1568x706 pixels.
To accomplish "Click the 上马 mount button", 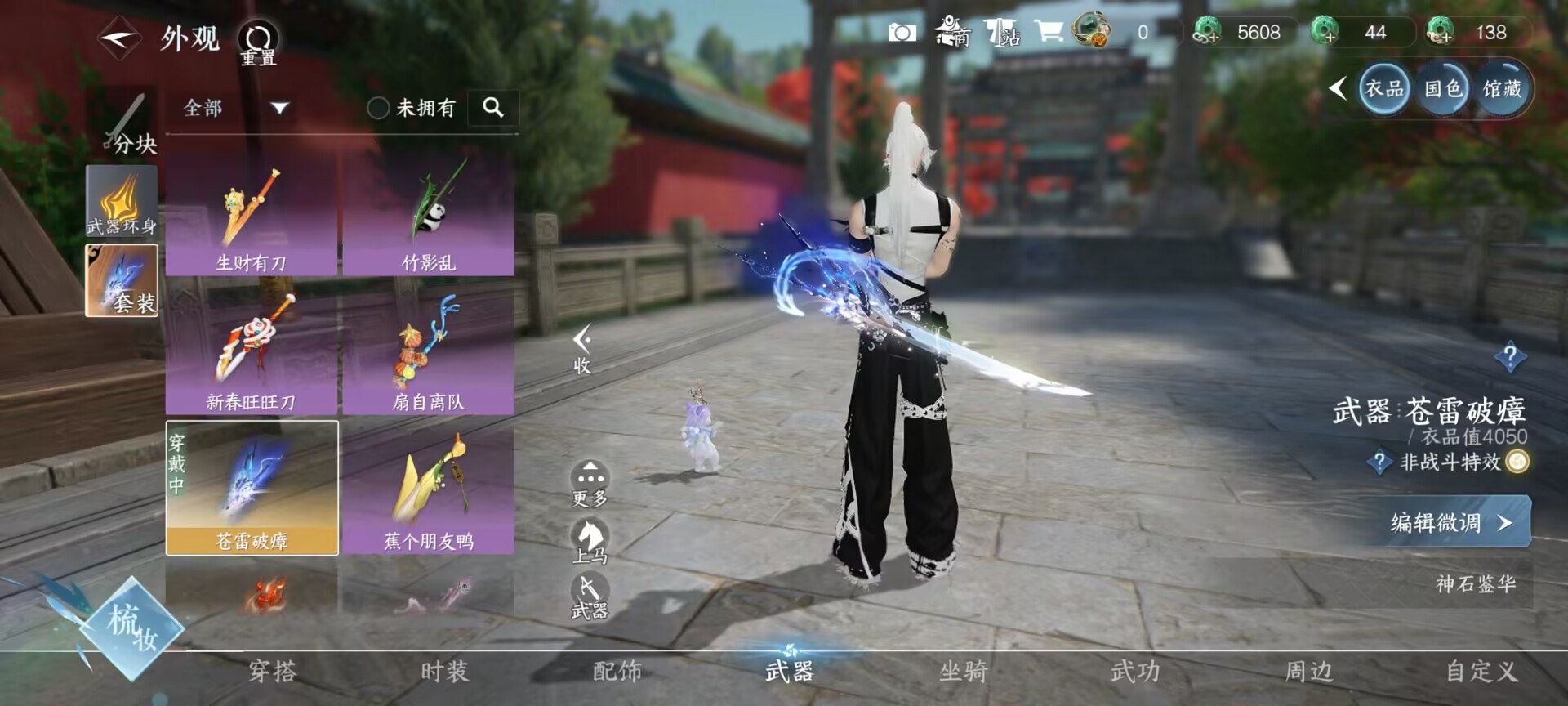I will (x=589, y=542).
